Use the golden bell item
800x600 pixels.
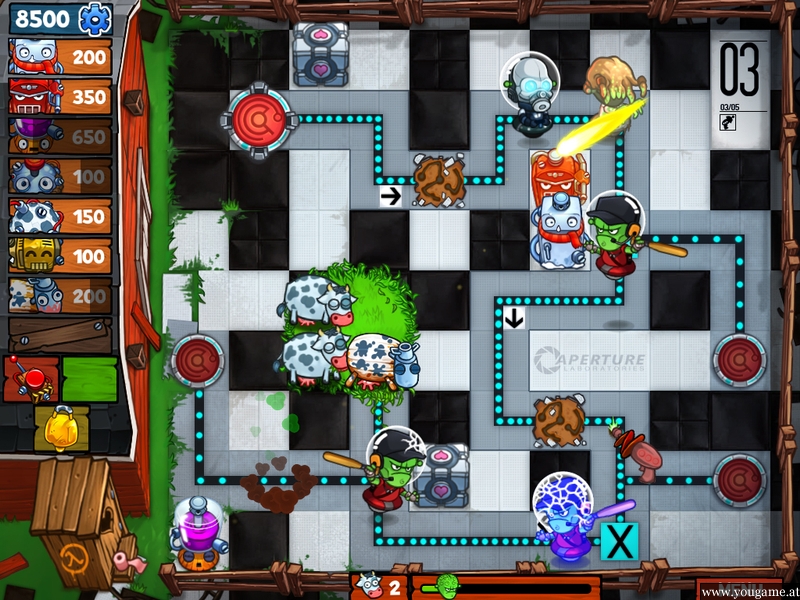tap(61, 428)
